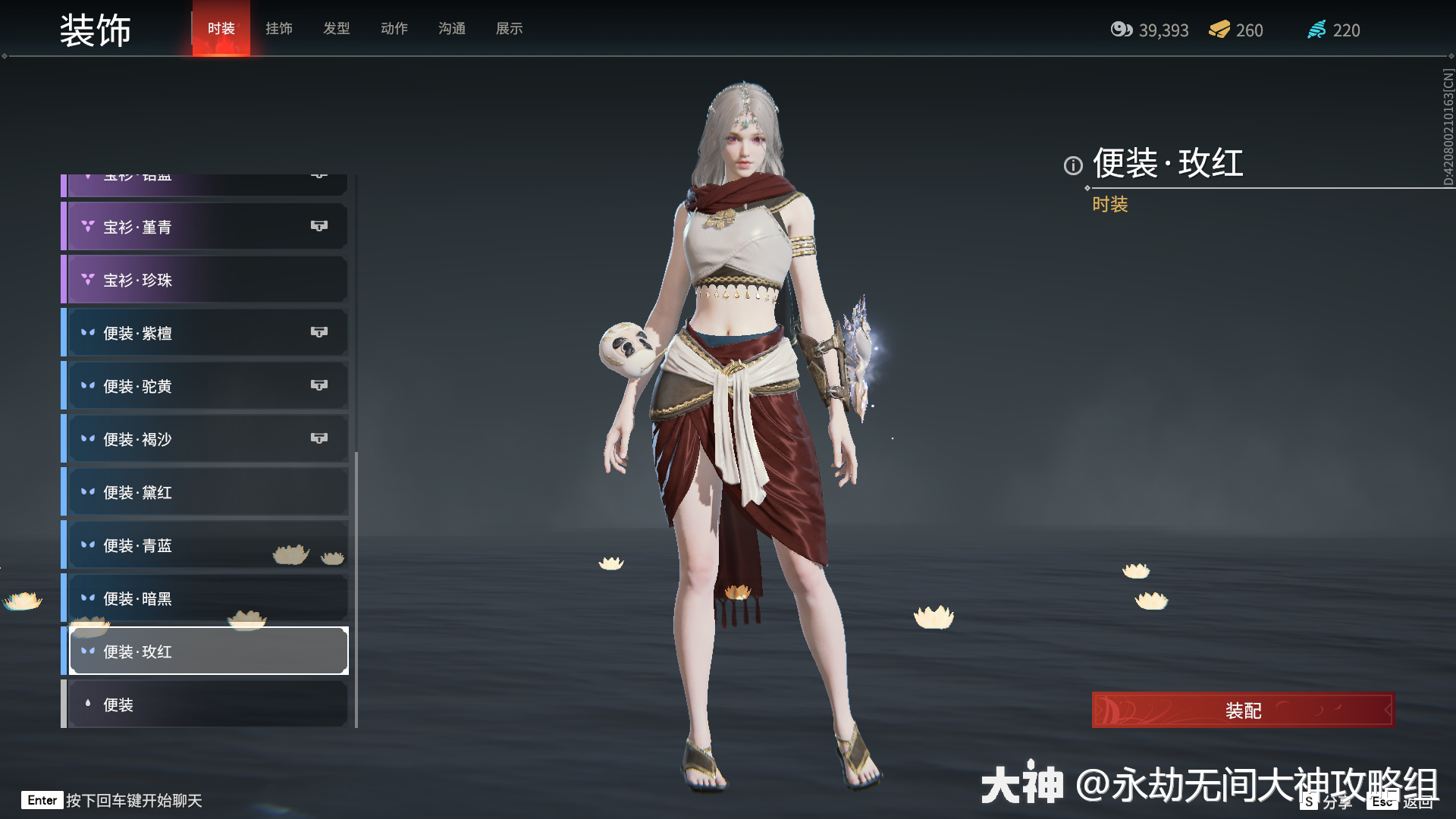This screenshot has width=1456, height=819.
Task: Click the video preview icon on 便装·紫檀
Action: click(x=319, y=331)
